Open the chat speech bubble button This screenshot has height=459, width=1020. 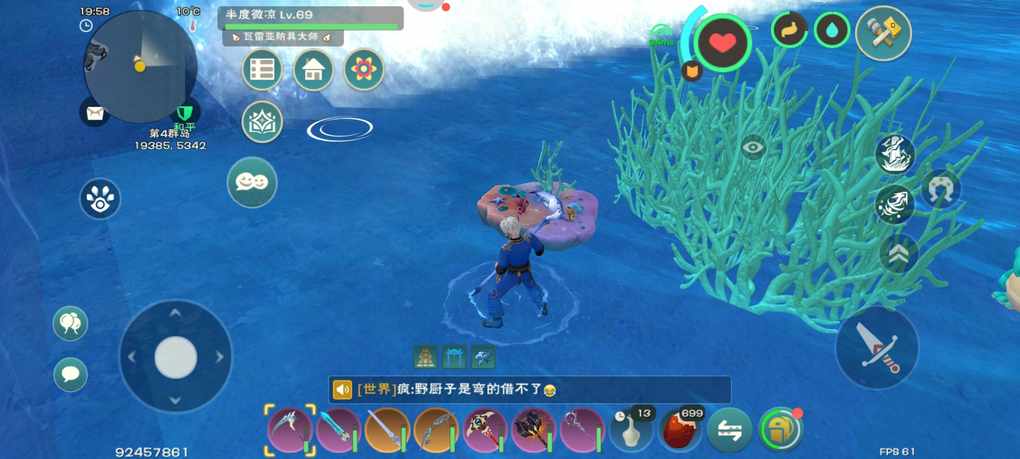click(70, 375)
